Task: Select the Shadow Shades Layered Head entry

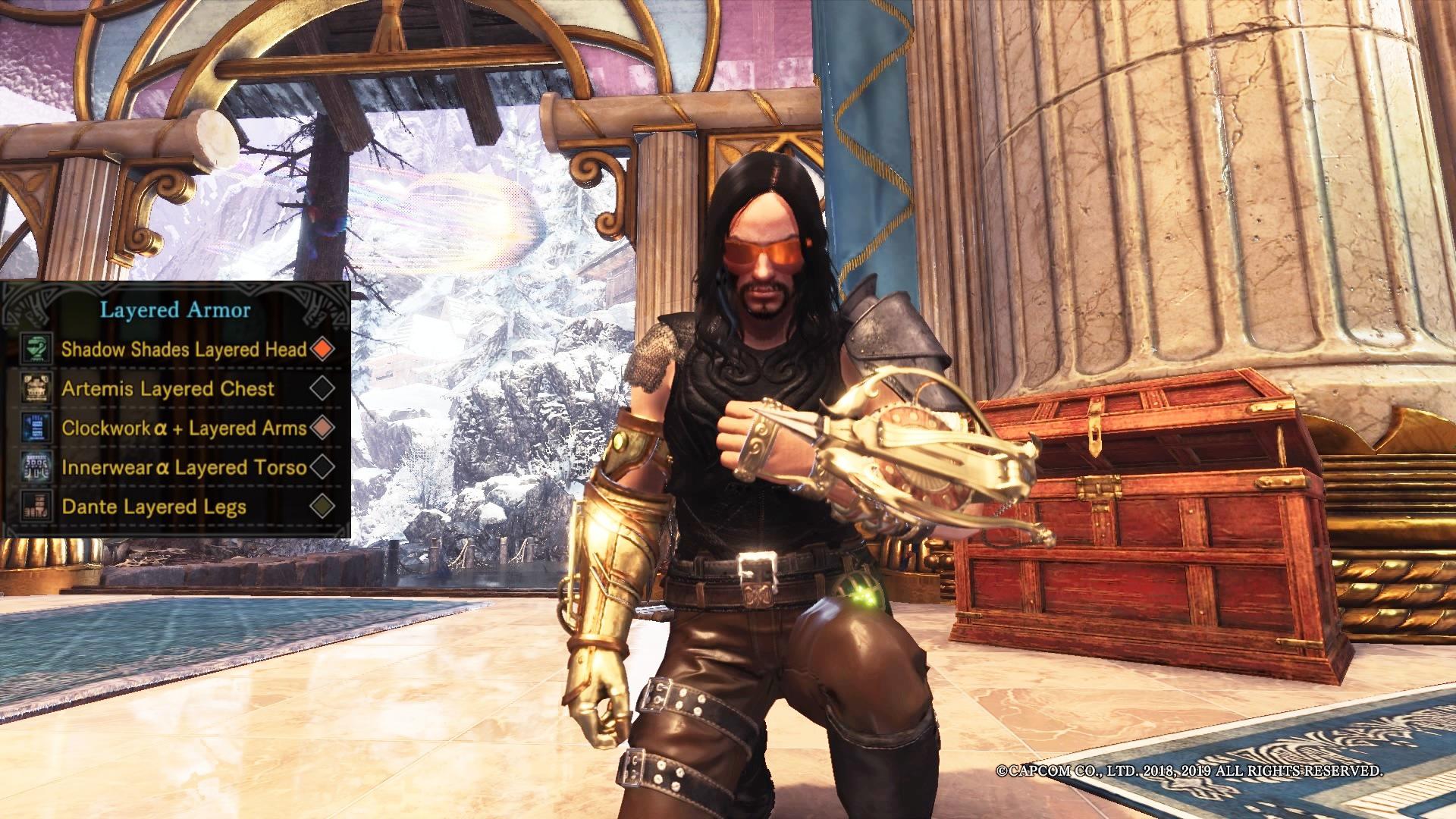Action: pos(184,350)
